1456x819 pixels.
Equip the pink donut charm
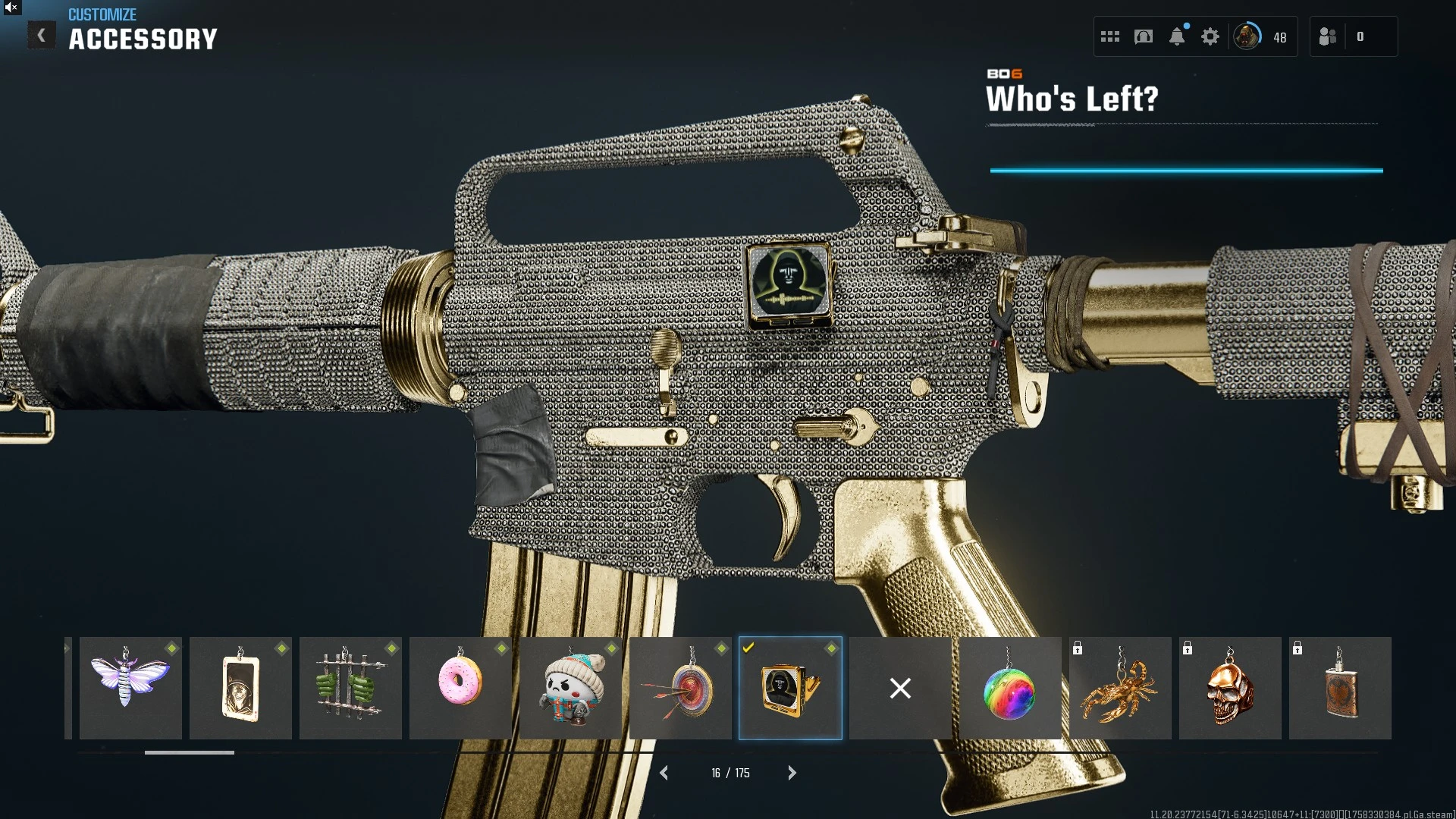(460, 688)
